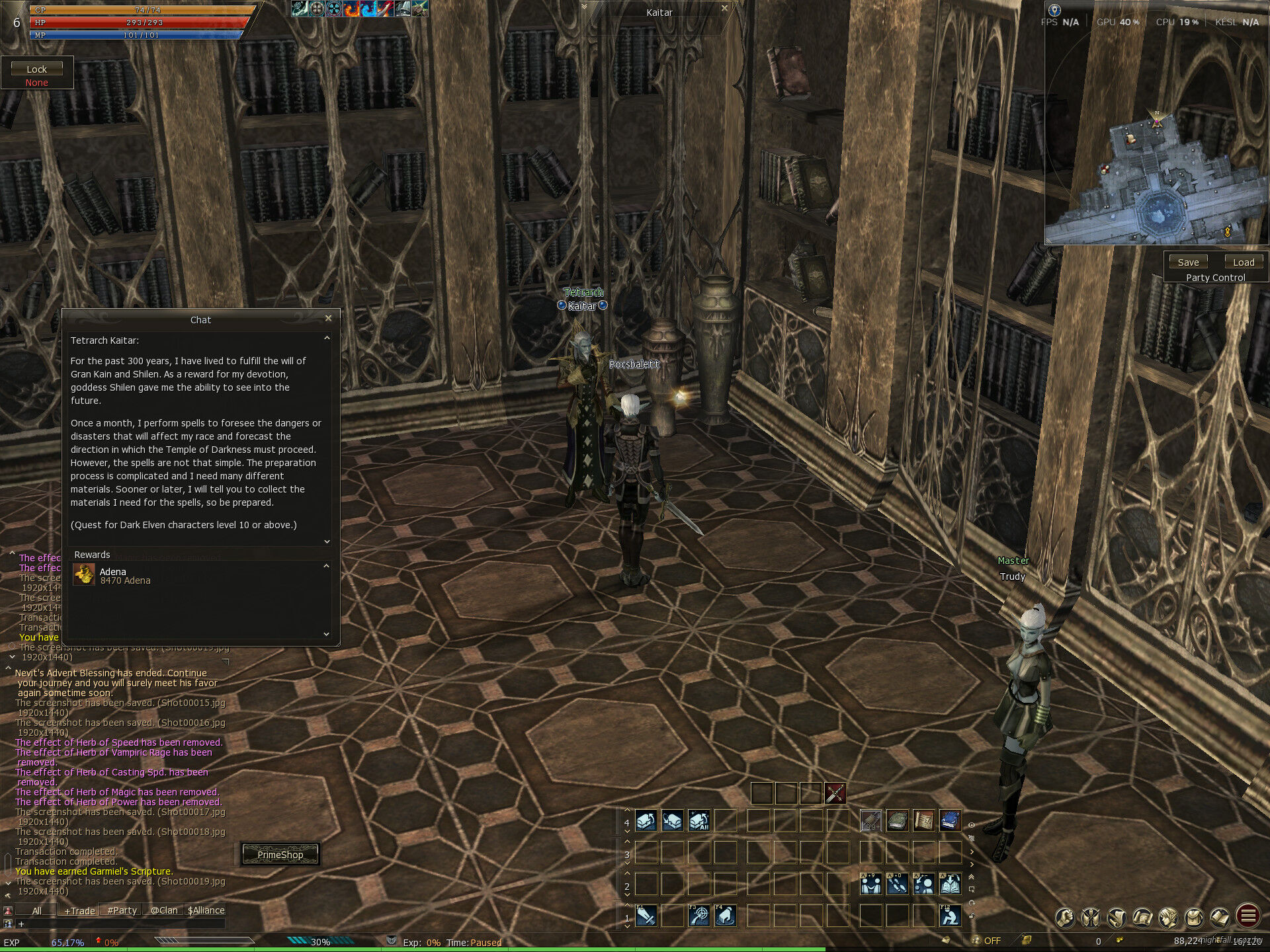Close the Kaitar target window

pyautogui.click(x=724, y=9)
